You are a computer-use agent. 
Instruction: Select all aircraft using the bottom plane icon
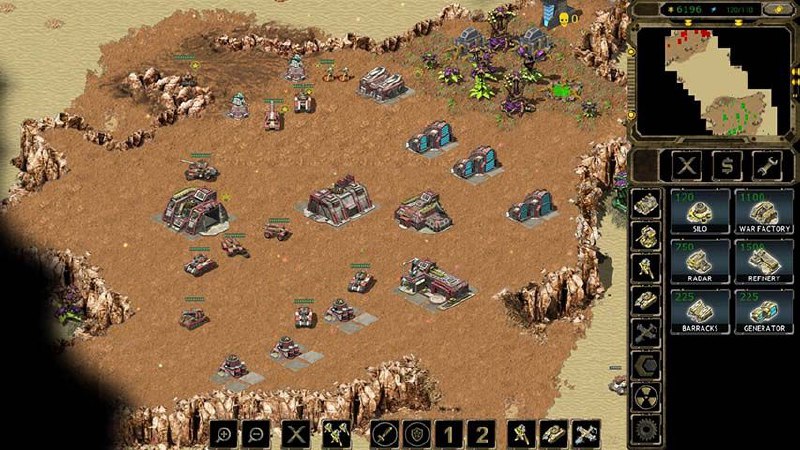(586, 434)
